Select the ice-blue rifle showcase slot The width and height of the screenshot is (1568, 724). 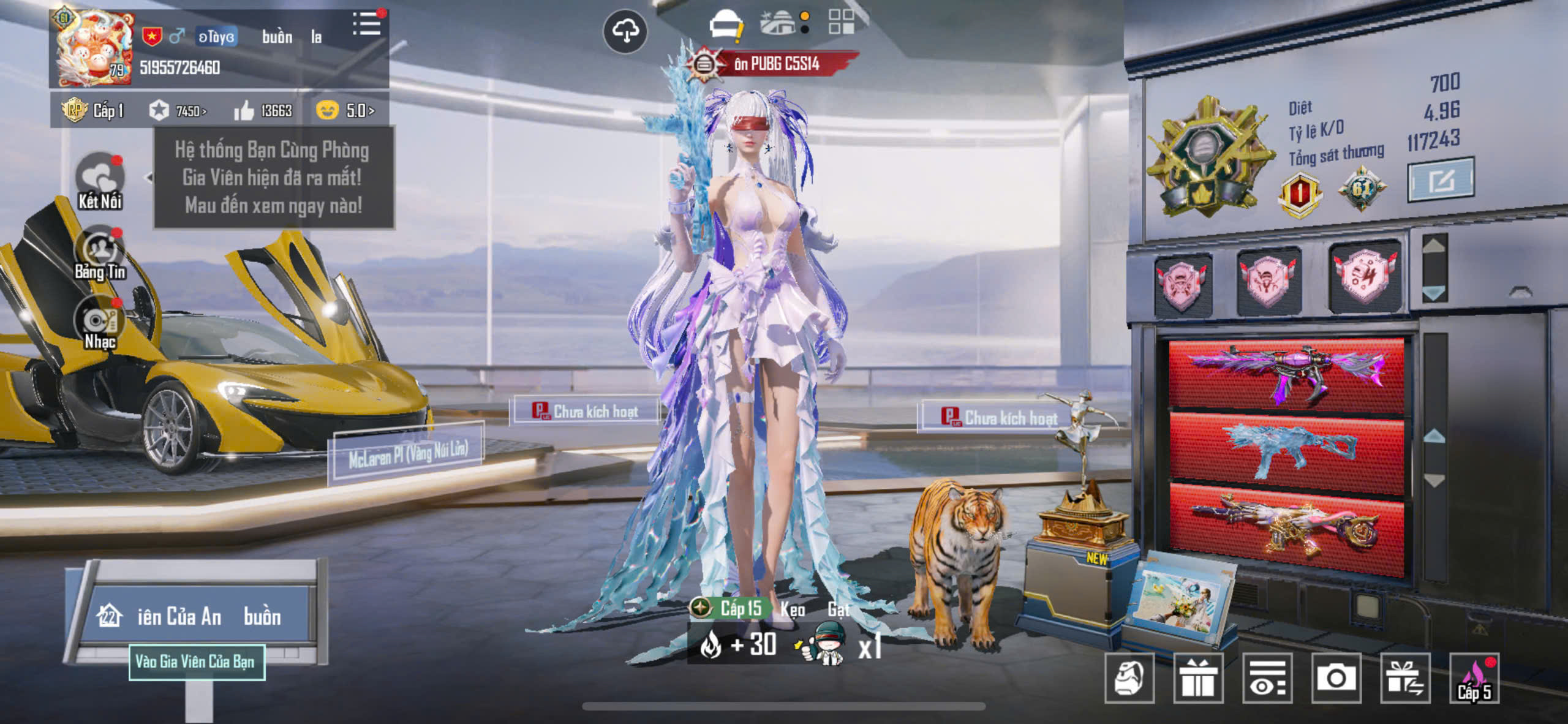pos(1286,451)
